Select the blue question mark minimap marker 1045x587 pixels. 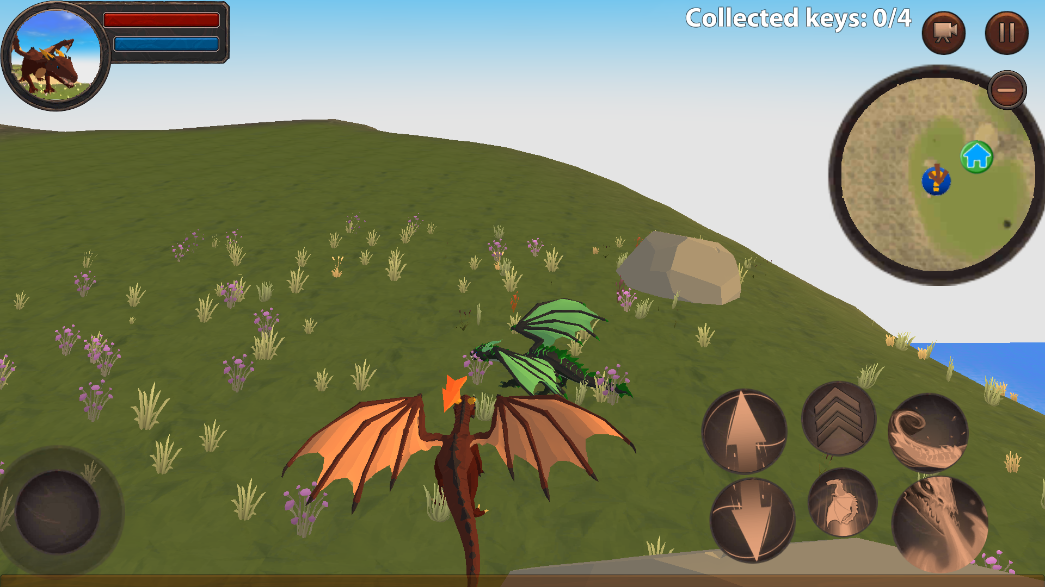[x=936, y=181]
